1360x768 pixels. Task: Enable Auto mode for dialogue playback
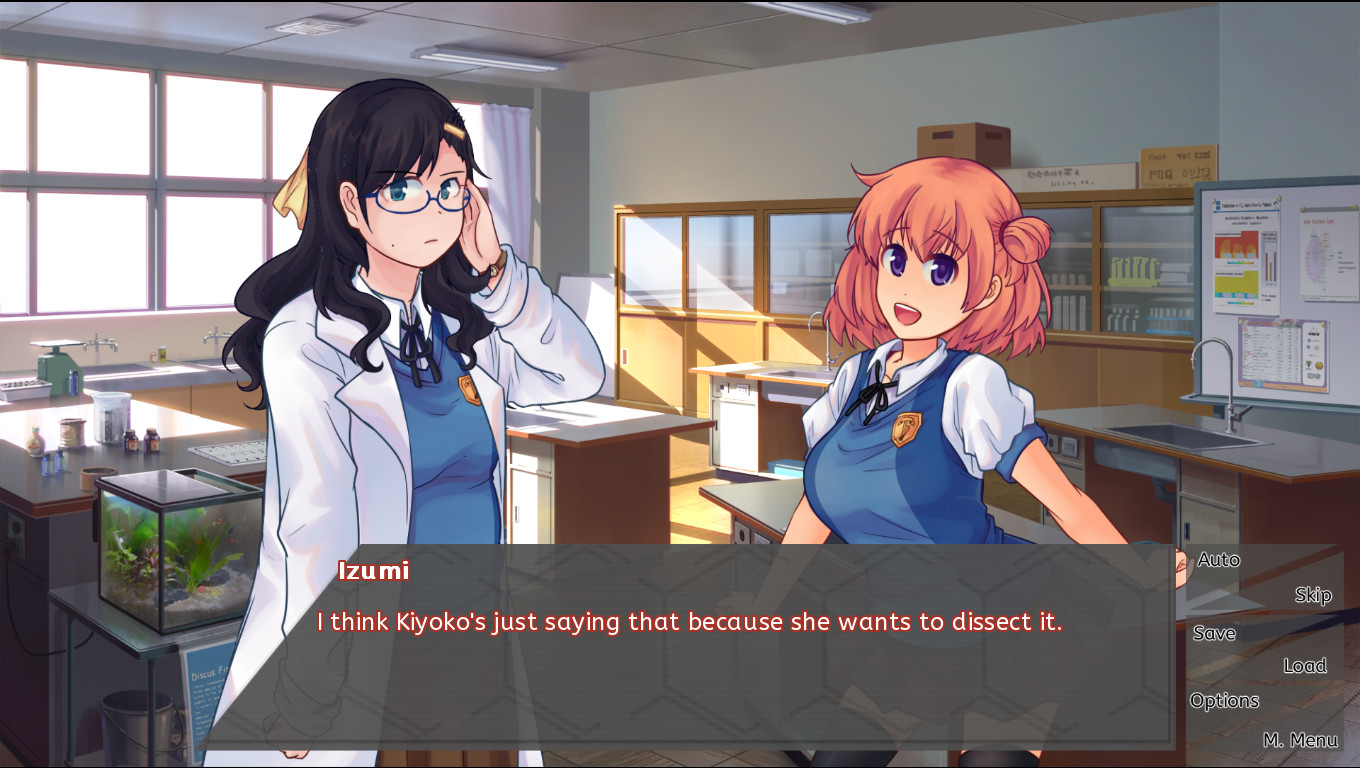1217,560
